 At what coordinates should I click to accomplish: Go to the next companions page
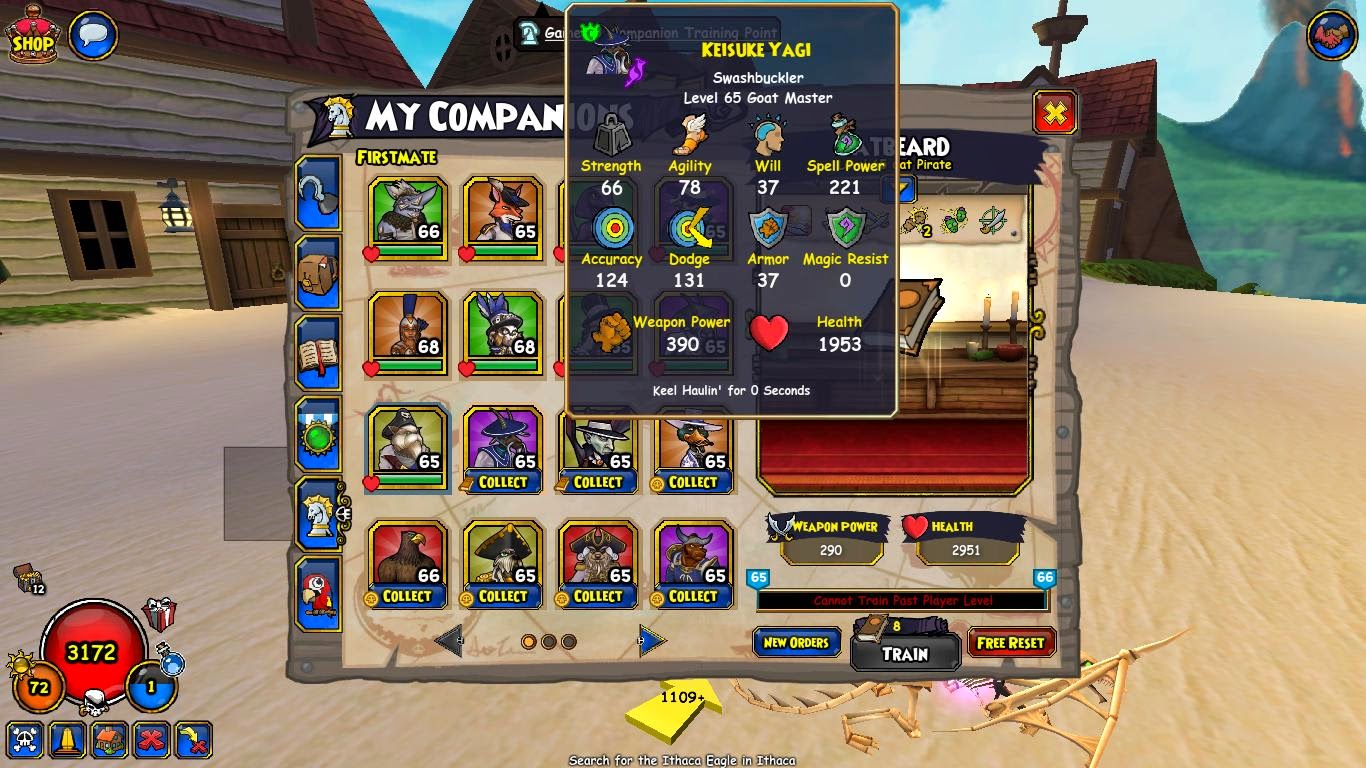click(x=652, y=640)
